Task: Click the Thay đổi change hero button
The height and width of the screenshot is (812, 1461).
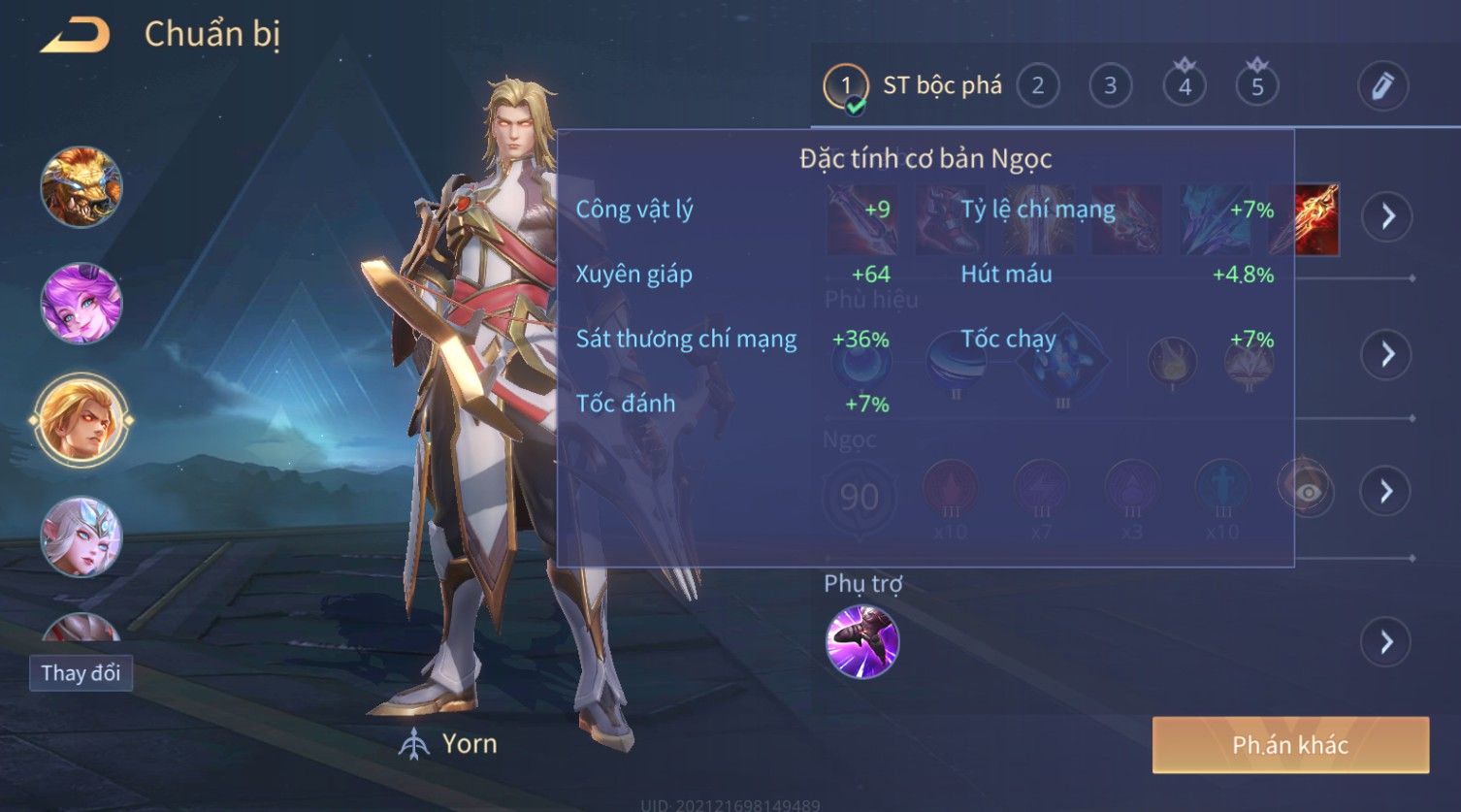Action: tap(81, 673)
